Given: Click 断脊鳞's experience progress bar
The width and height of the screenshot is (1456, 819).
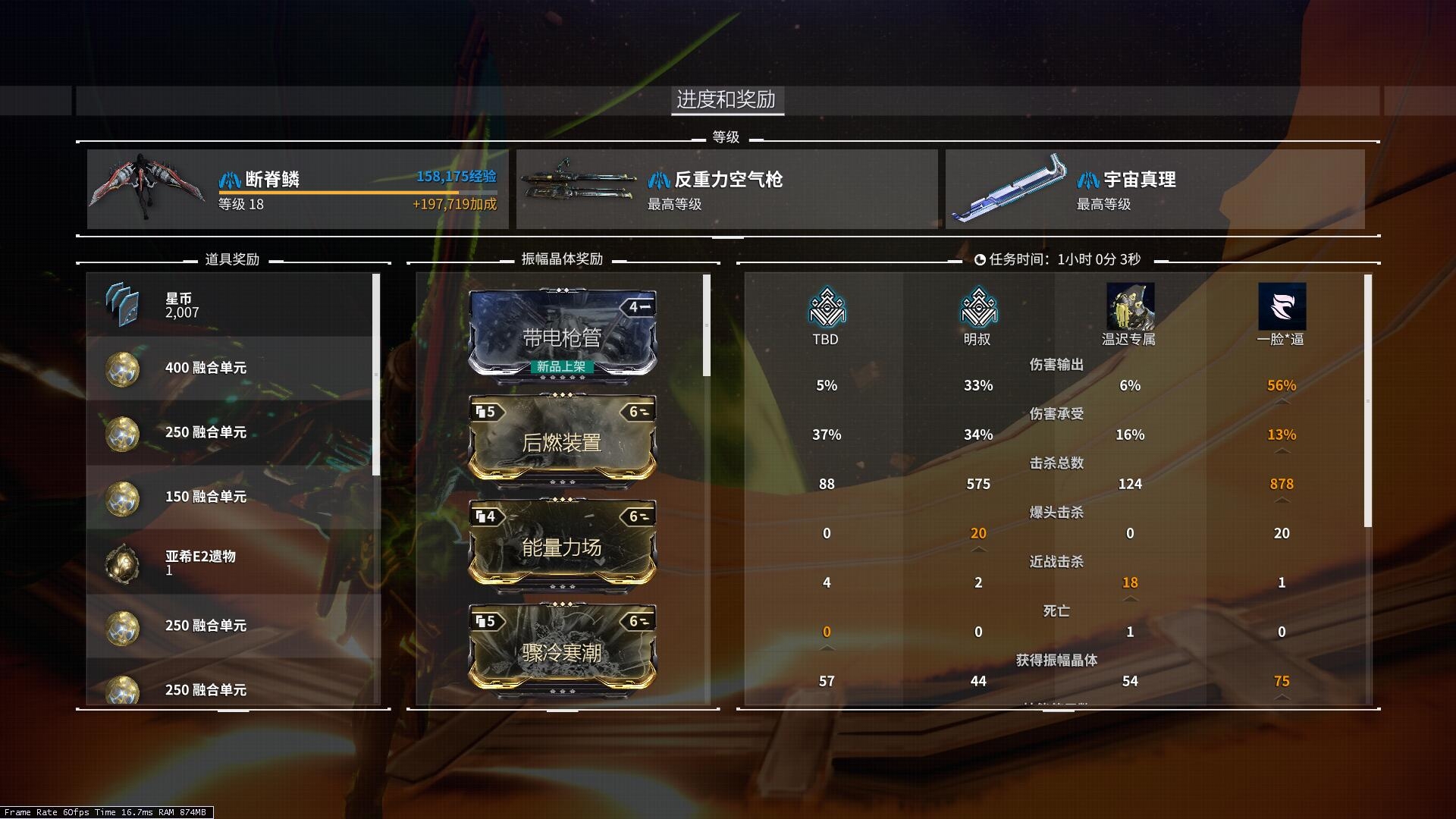Looking at the screenshot, I should tap(356, 193).
